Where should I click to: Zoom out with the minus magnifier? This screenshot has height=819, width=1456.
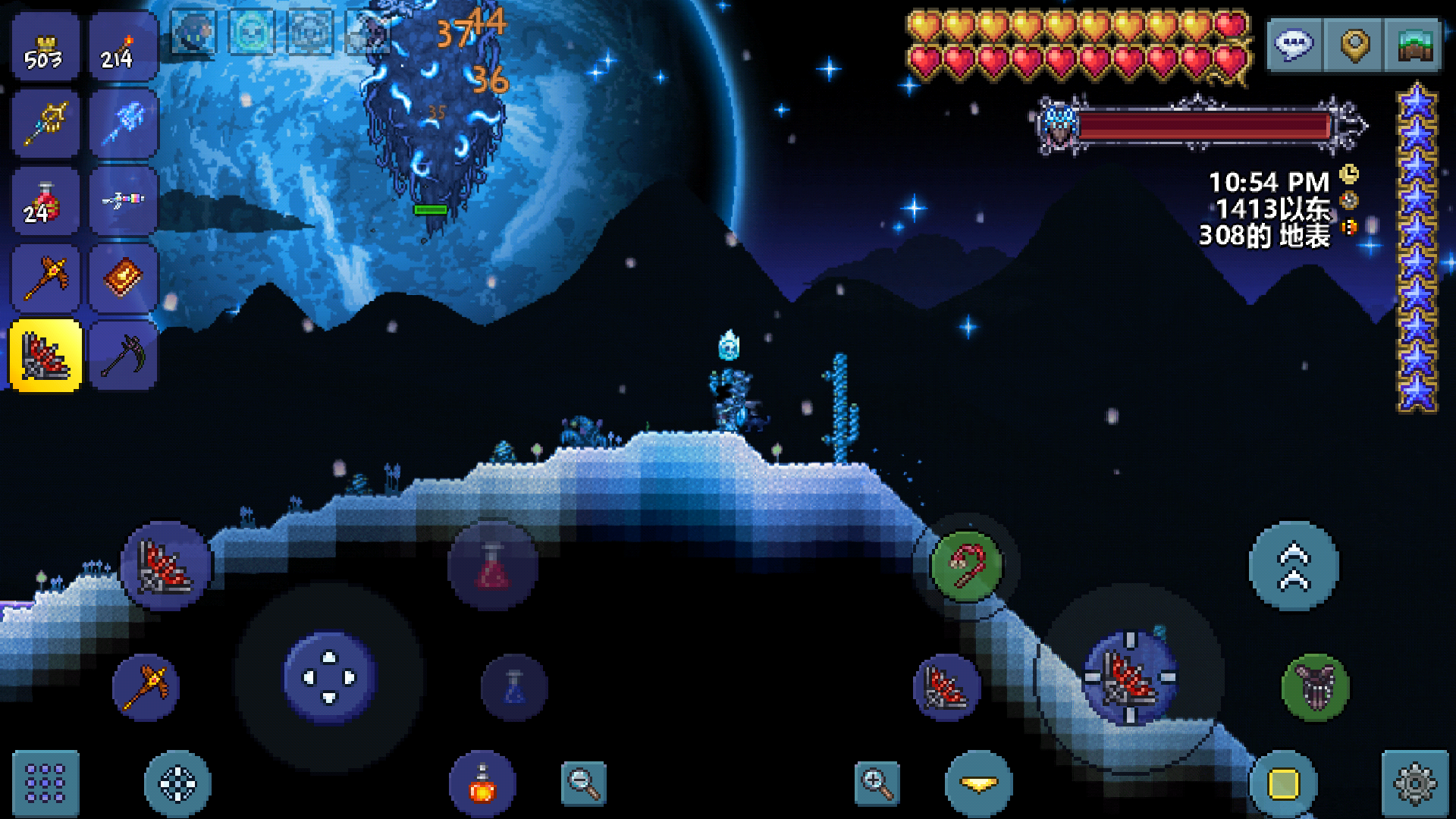[x=584, y=783]
